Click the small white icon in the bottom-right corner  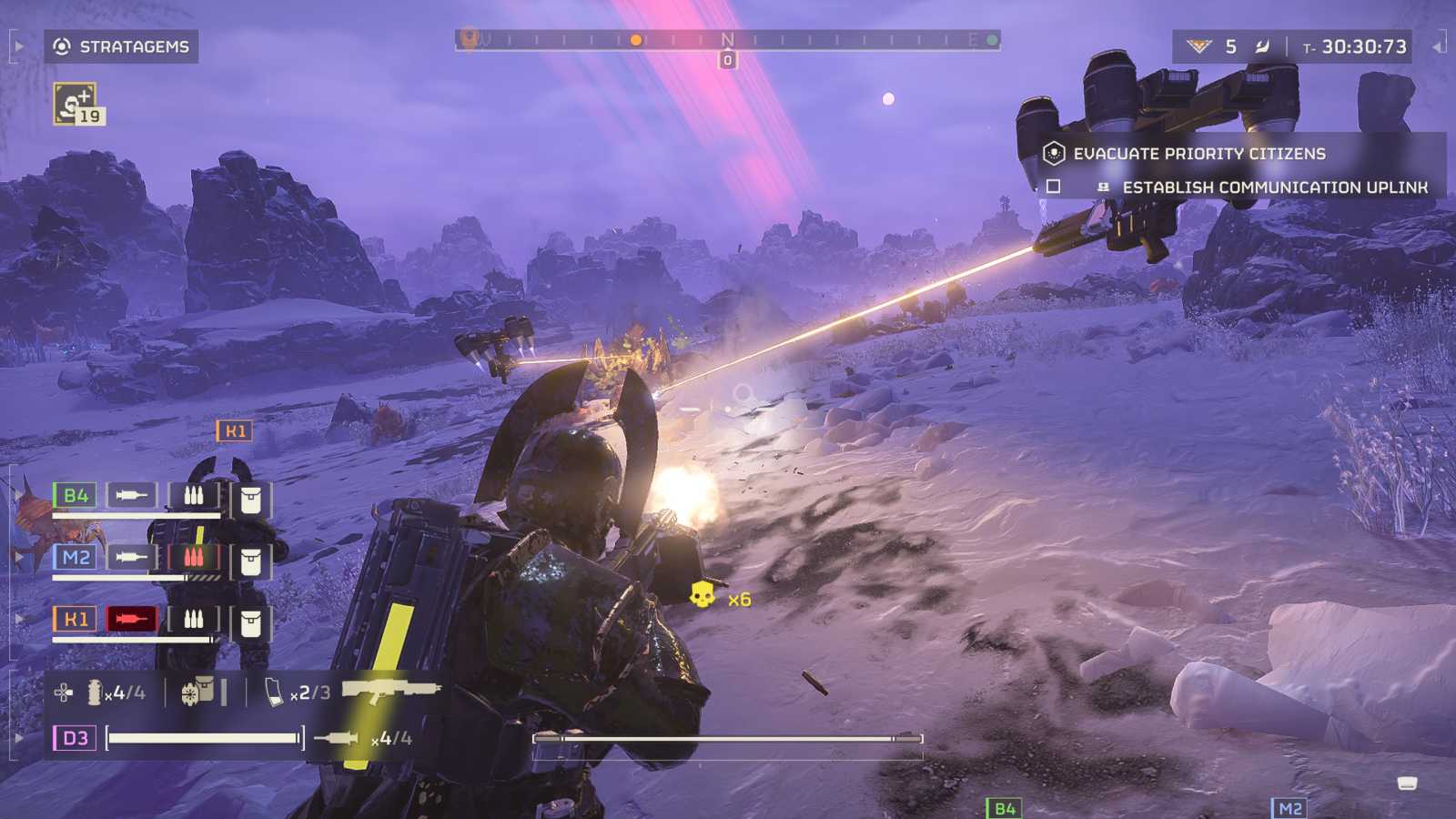coord(1407,784)
